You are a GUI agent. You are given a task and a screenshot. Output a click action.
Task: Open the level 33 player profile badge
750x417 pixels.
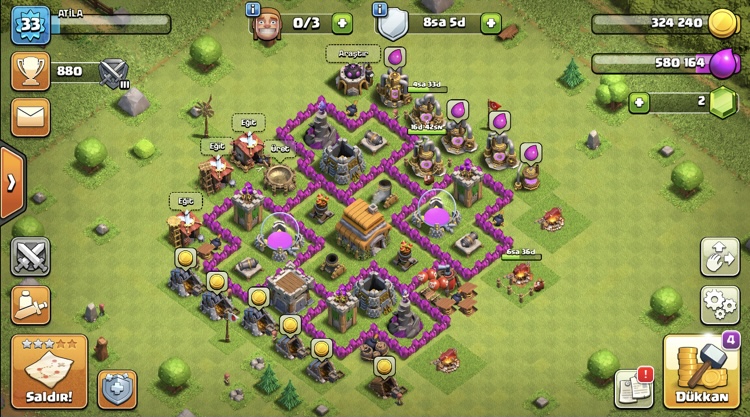(x=30, y=24)
